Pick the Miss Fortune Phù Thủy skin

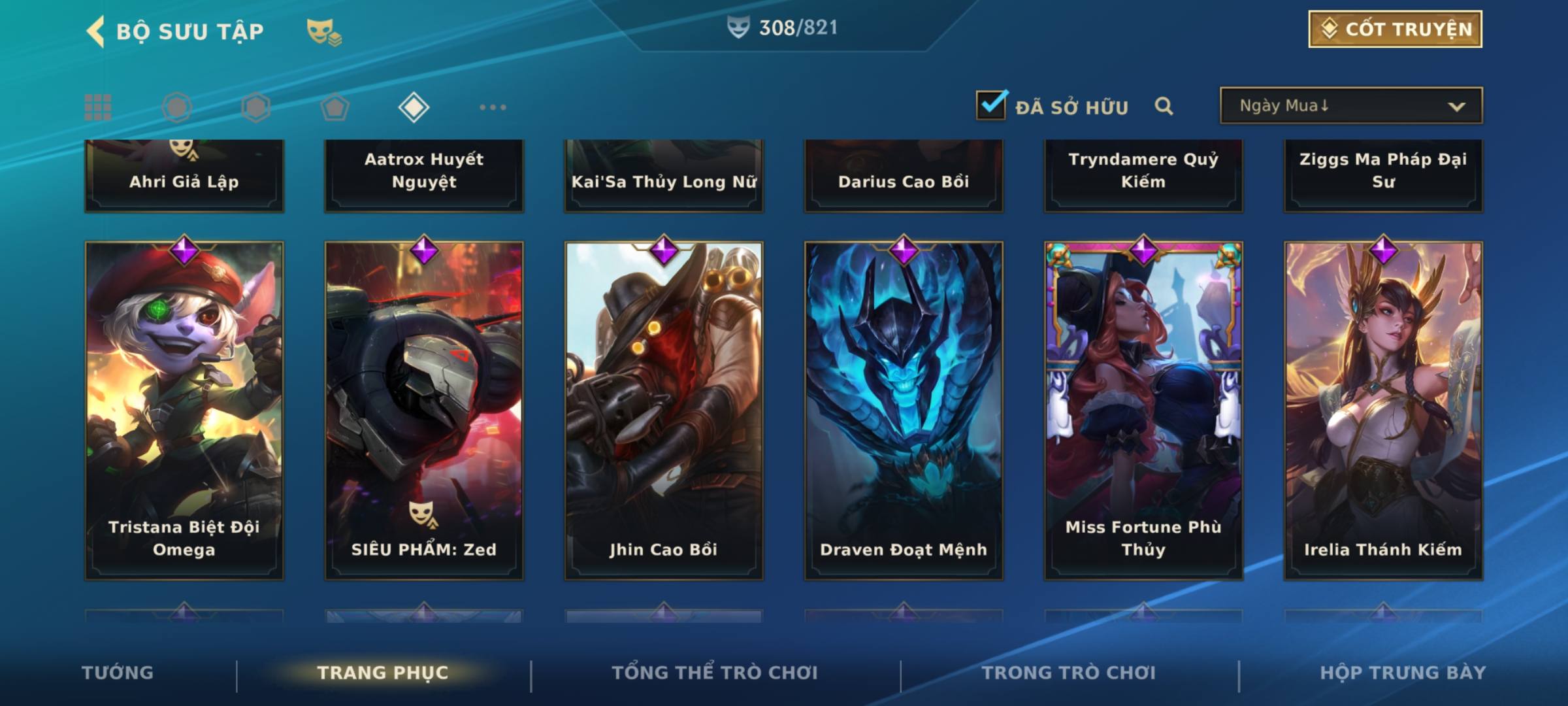coord(1143,410)
